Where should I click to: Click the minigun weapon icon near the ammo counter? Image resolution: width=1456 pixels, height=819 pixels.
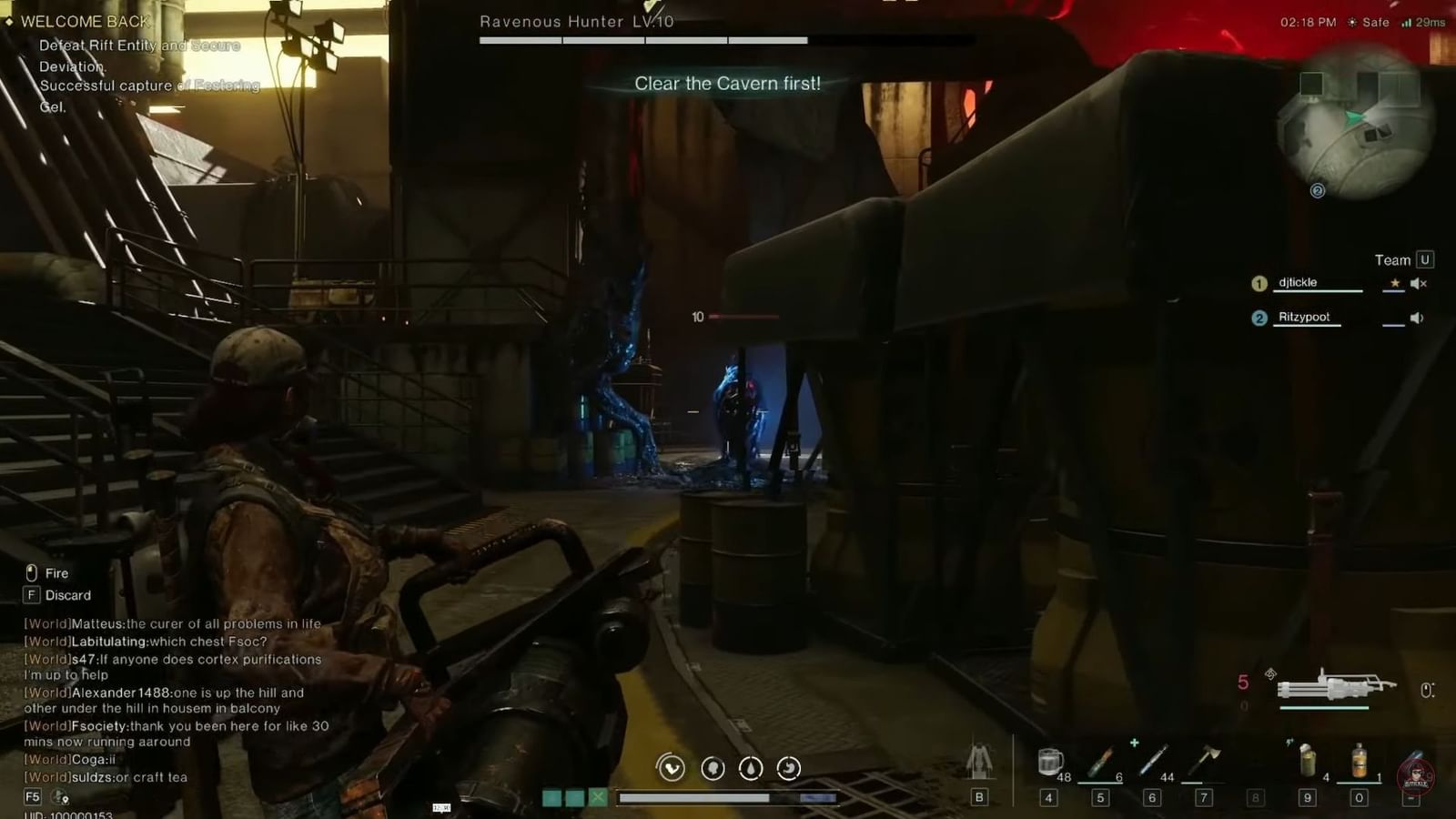point(1338,684)
